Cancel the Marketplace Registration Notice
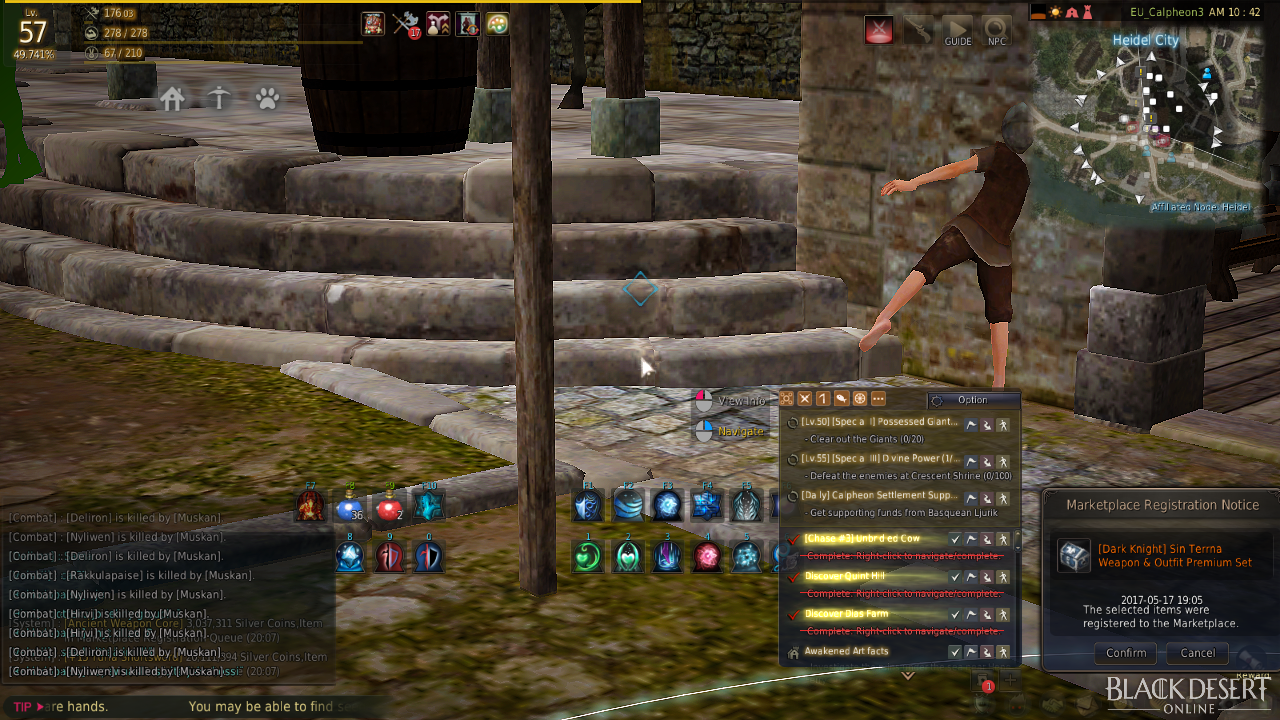The height and width of the screenshot is (720, 1280). point(1197,653)
